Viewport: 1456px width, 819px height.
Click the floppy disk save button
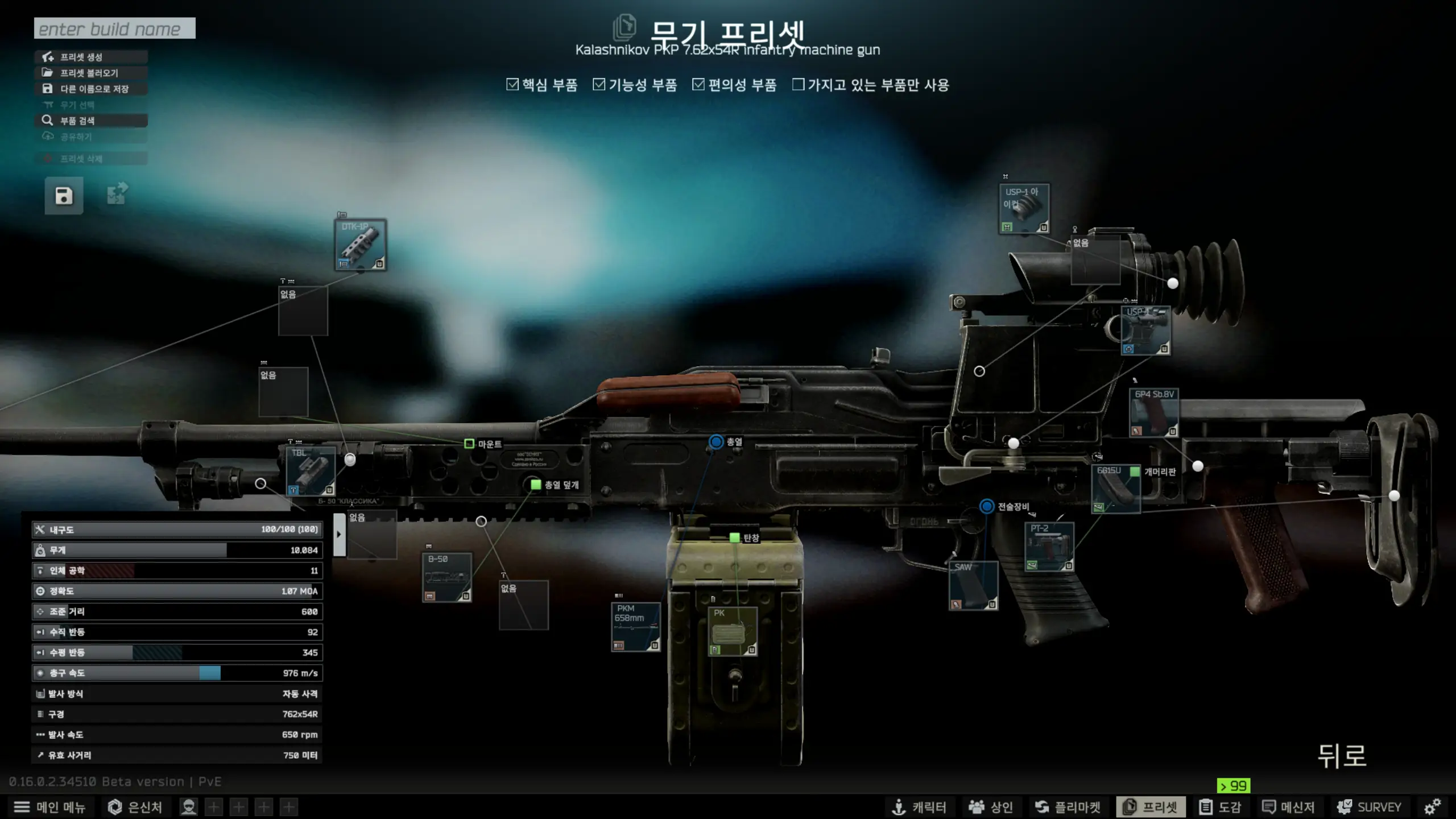pyautogui.click(x=64, y=196)
